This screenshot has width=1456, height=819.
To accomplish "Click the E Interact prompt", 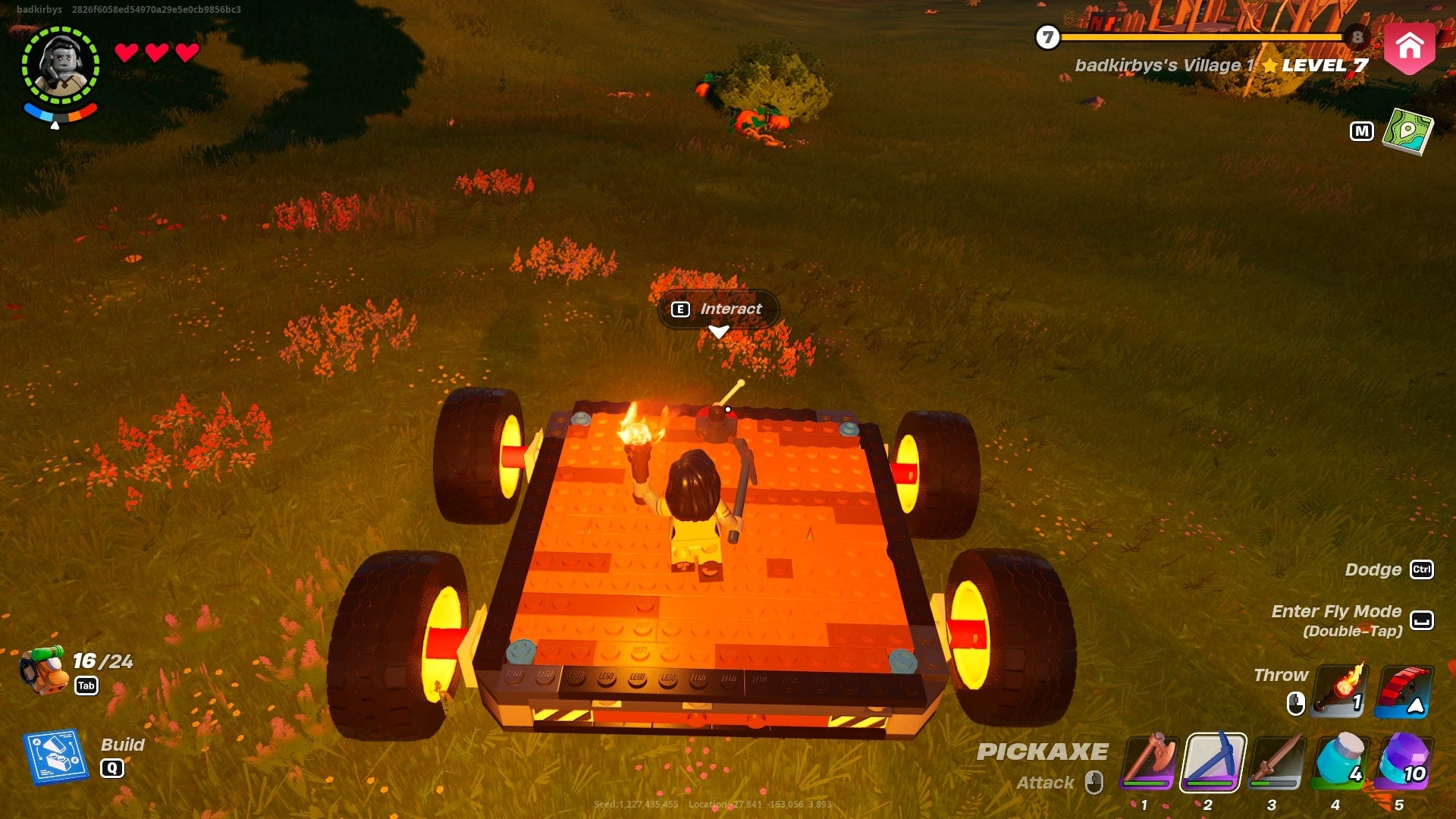I will click(x=715, y=309).
